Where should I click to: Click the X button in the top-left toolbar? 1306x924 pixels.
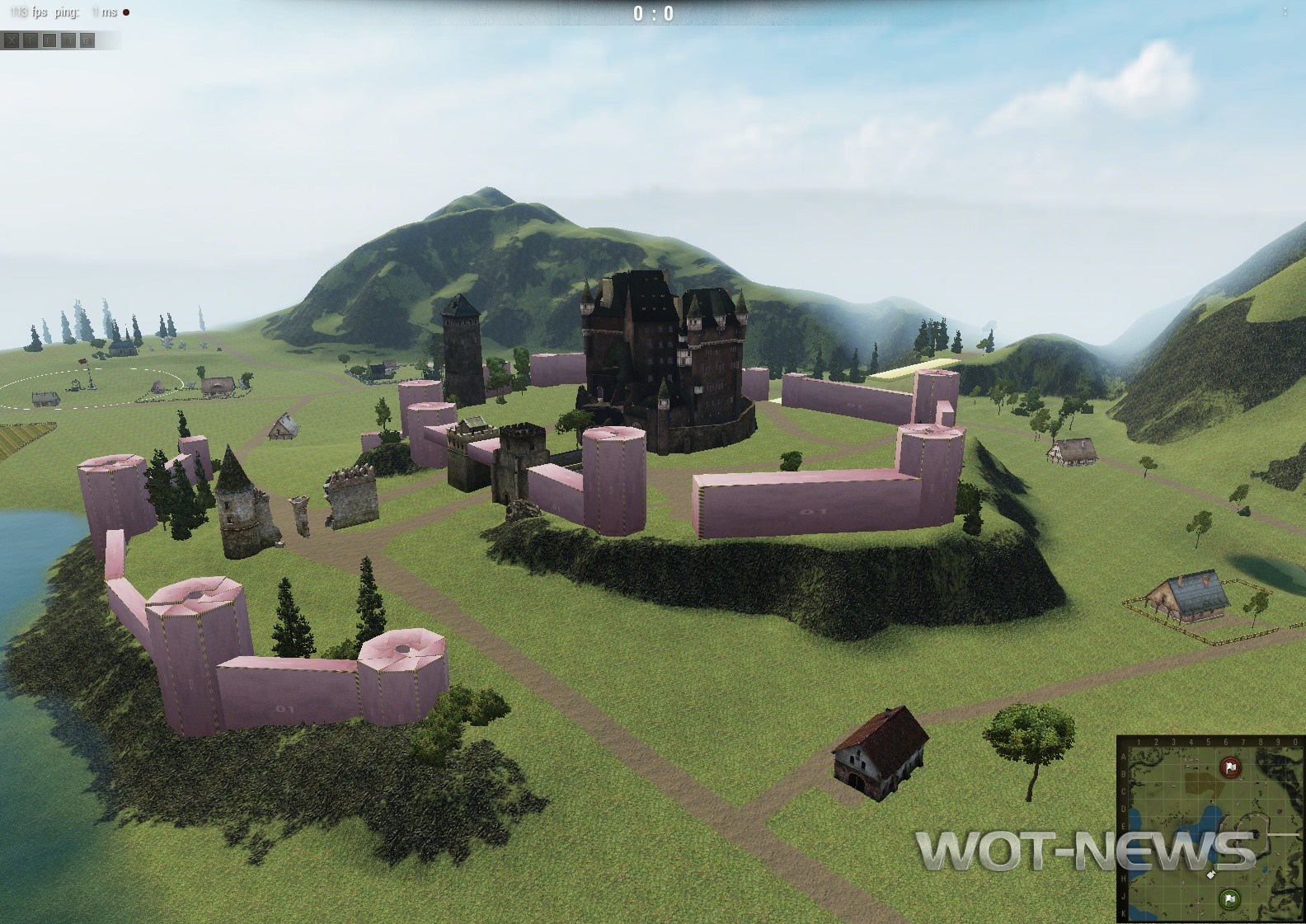pyautogui.click(x=12, y=40)
